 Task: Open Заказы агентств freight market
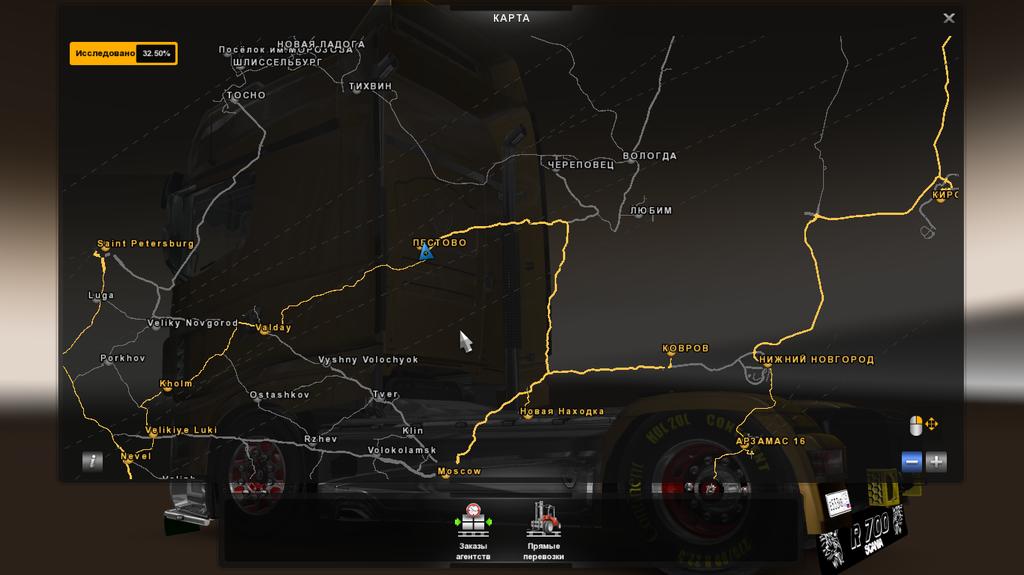click(x=473, y=530)
